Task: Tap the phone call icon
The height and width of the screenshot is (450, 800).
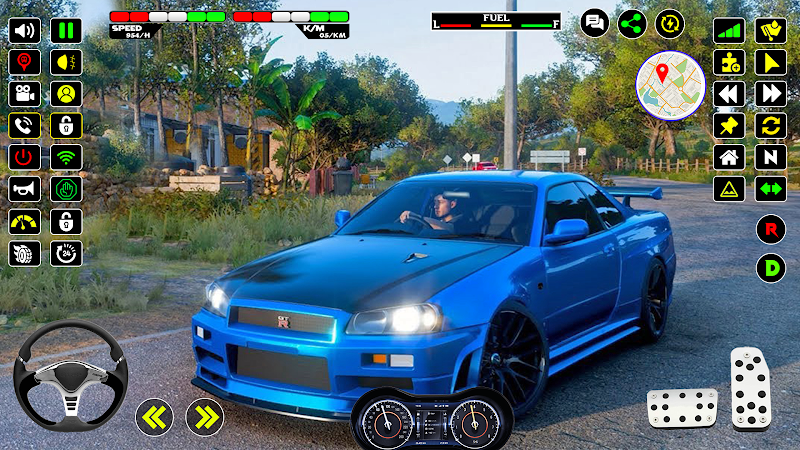Action: click(x=24, y=126)
